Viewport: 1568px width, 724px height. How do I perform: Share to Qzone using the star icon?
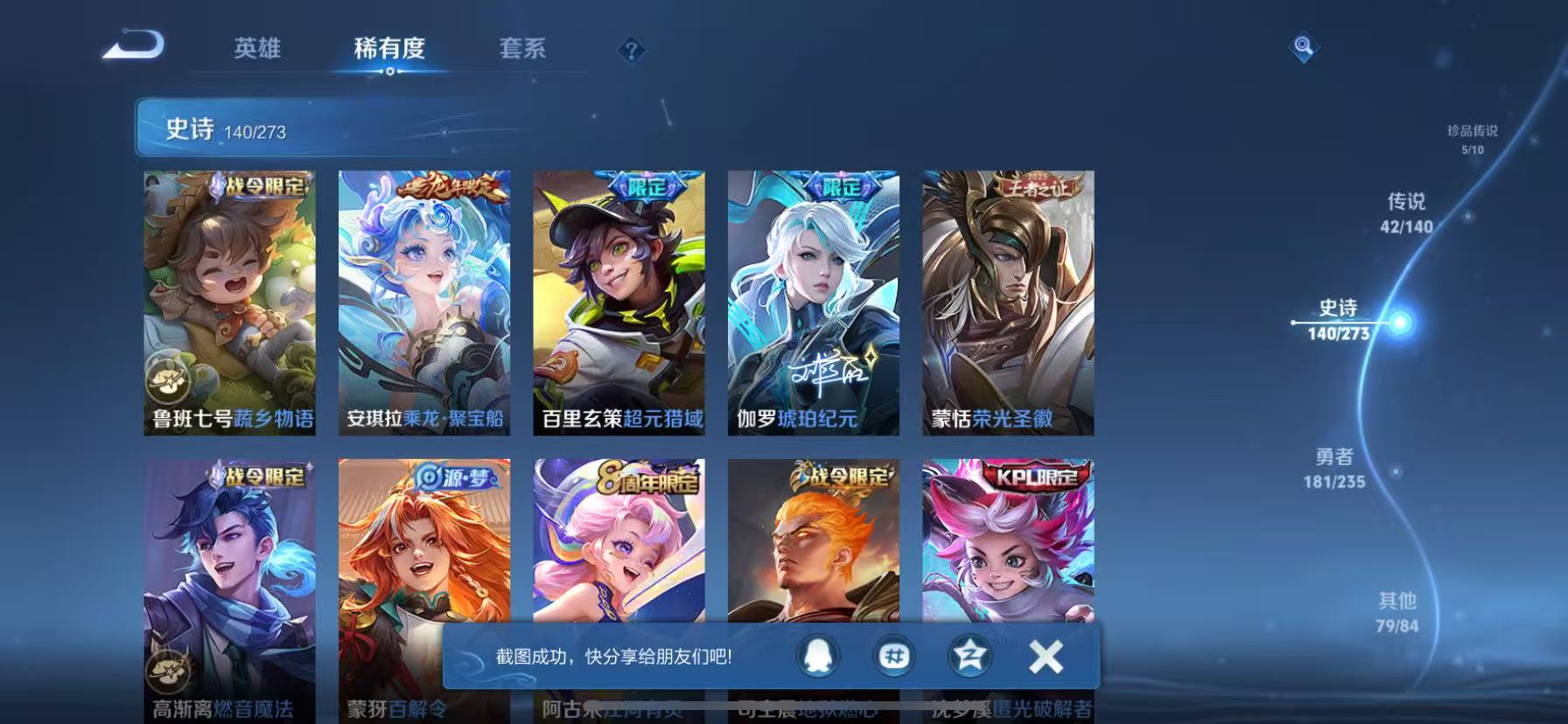[x=968, y=657]
